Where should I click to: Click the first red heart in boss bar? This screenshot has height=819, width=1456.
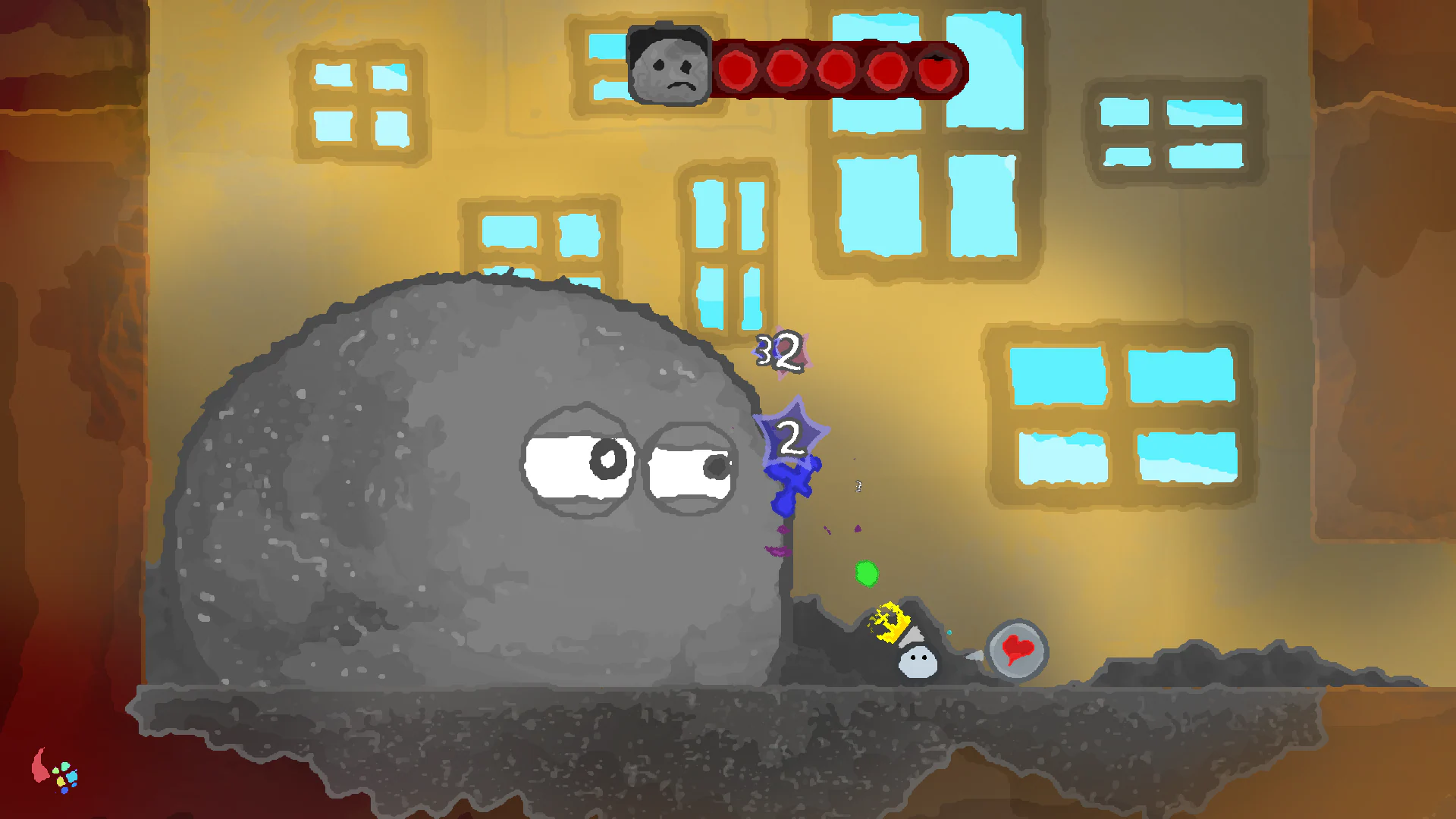(737, 70)
